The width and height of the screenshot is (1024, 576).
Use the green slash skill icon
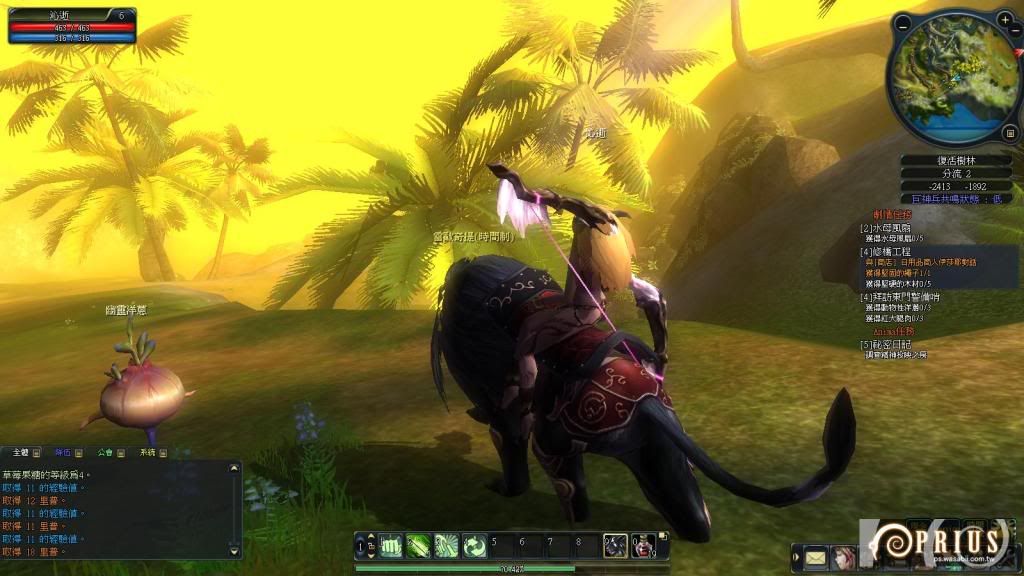(418, 545)
